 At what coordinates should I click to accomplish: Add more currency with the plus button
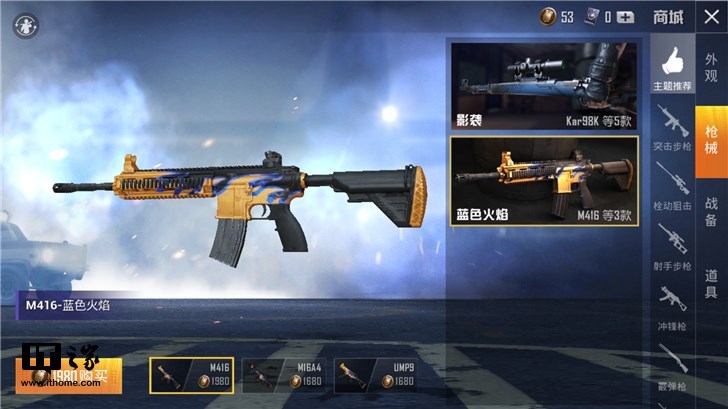tap(626, 17)
